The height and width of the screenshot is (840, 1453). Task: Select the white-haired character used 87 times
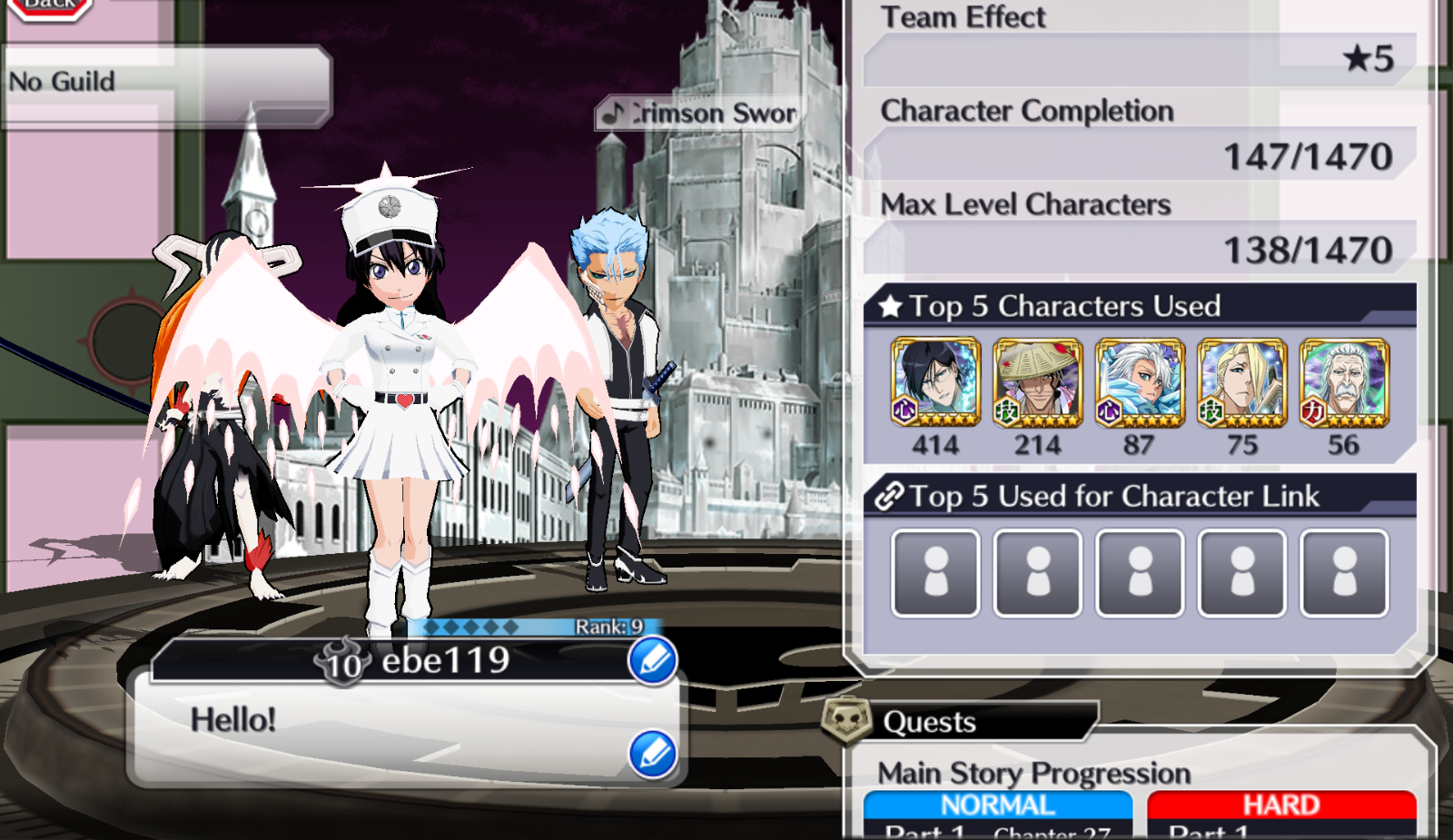click(x=1140, y=382)
